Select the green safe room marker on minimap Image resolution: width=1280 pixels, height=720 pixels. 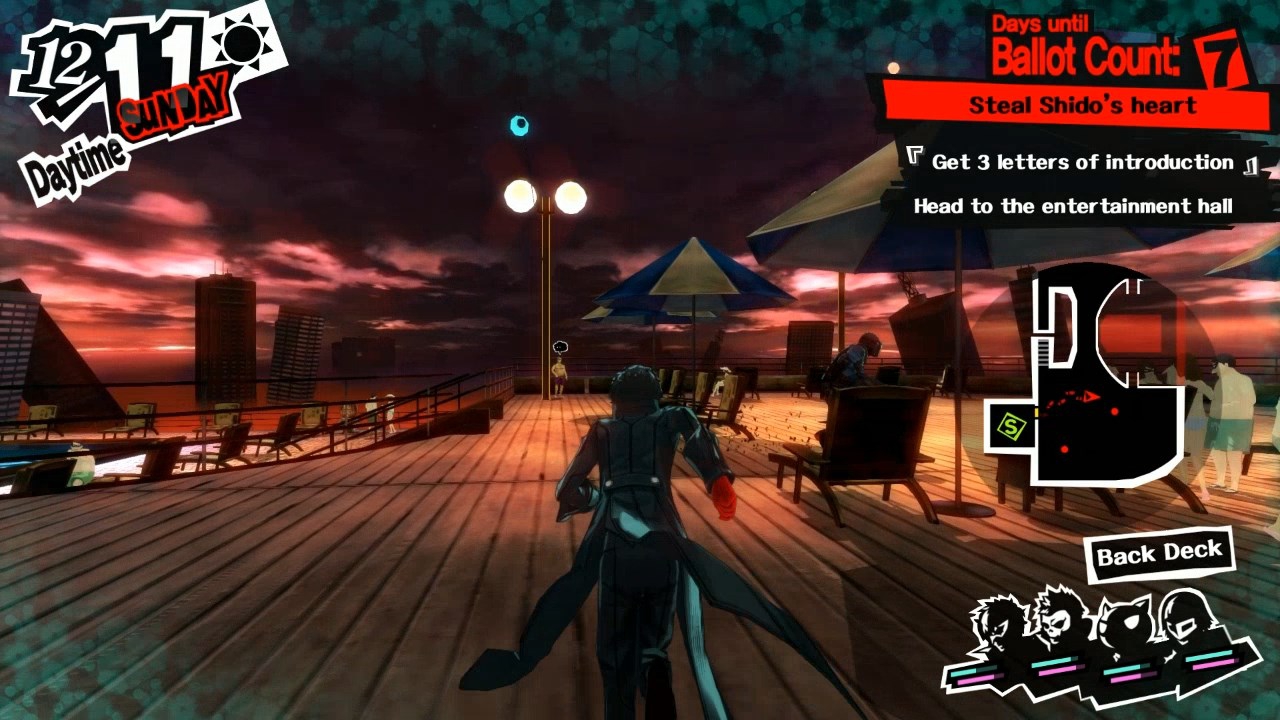point(1012,428)
